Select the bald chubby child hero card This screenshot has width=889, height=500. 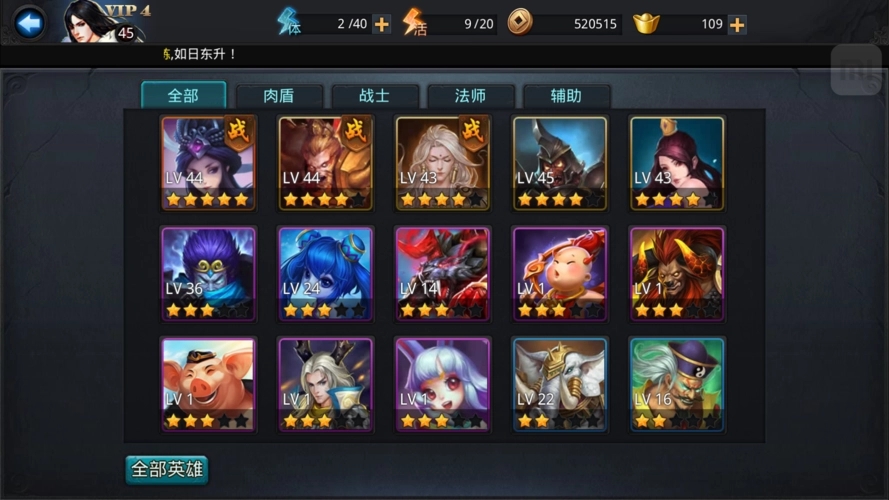(x=560, y=273)
